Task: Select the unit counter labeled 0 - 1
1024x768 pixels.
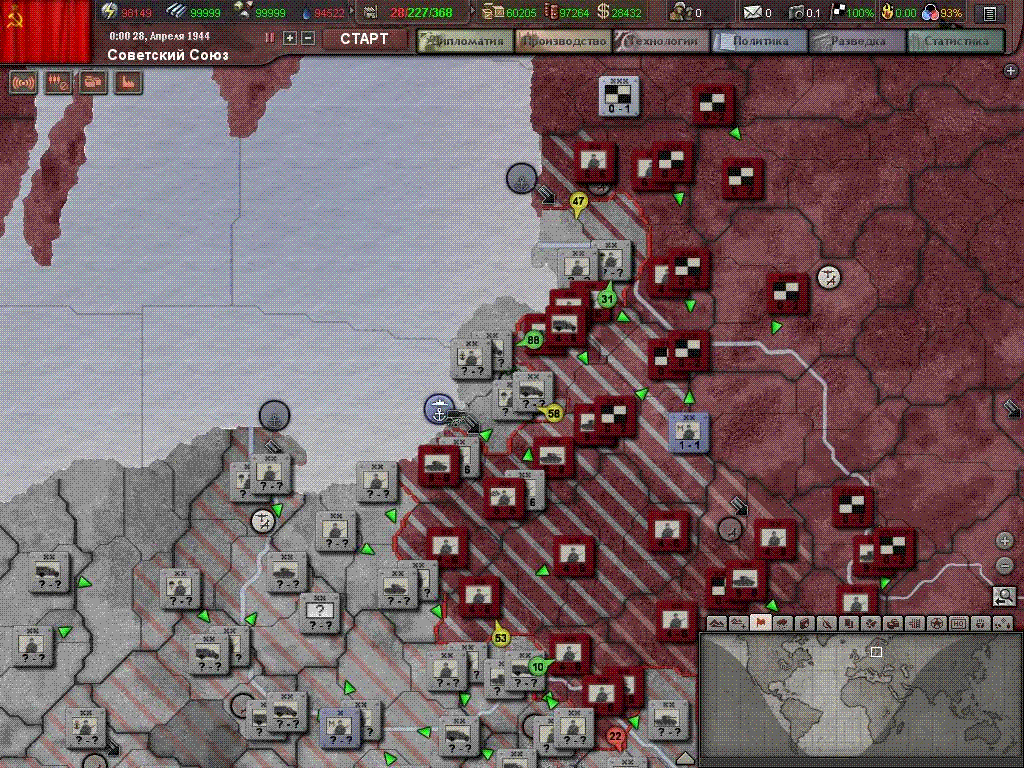Action: (618, 97)
